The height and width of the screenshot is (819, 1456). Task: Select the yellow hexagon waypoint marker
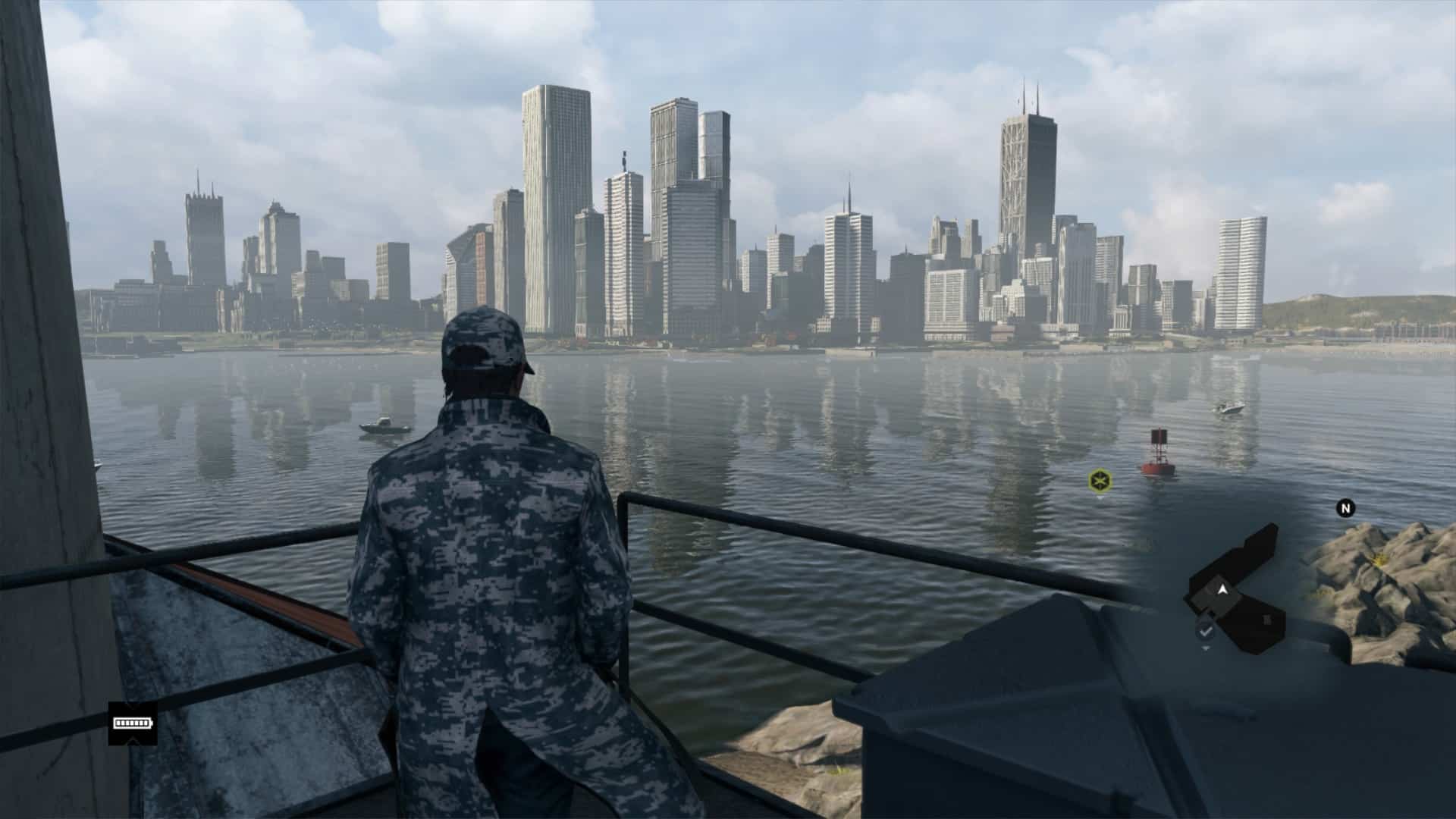(1098, 479)
